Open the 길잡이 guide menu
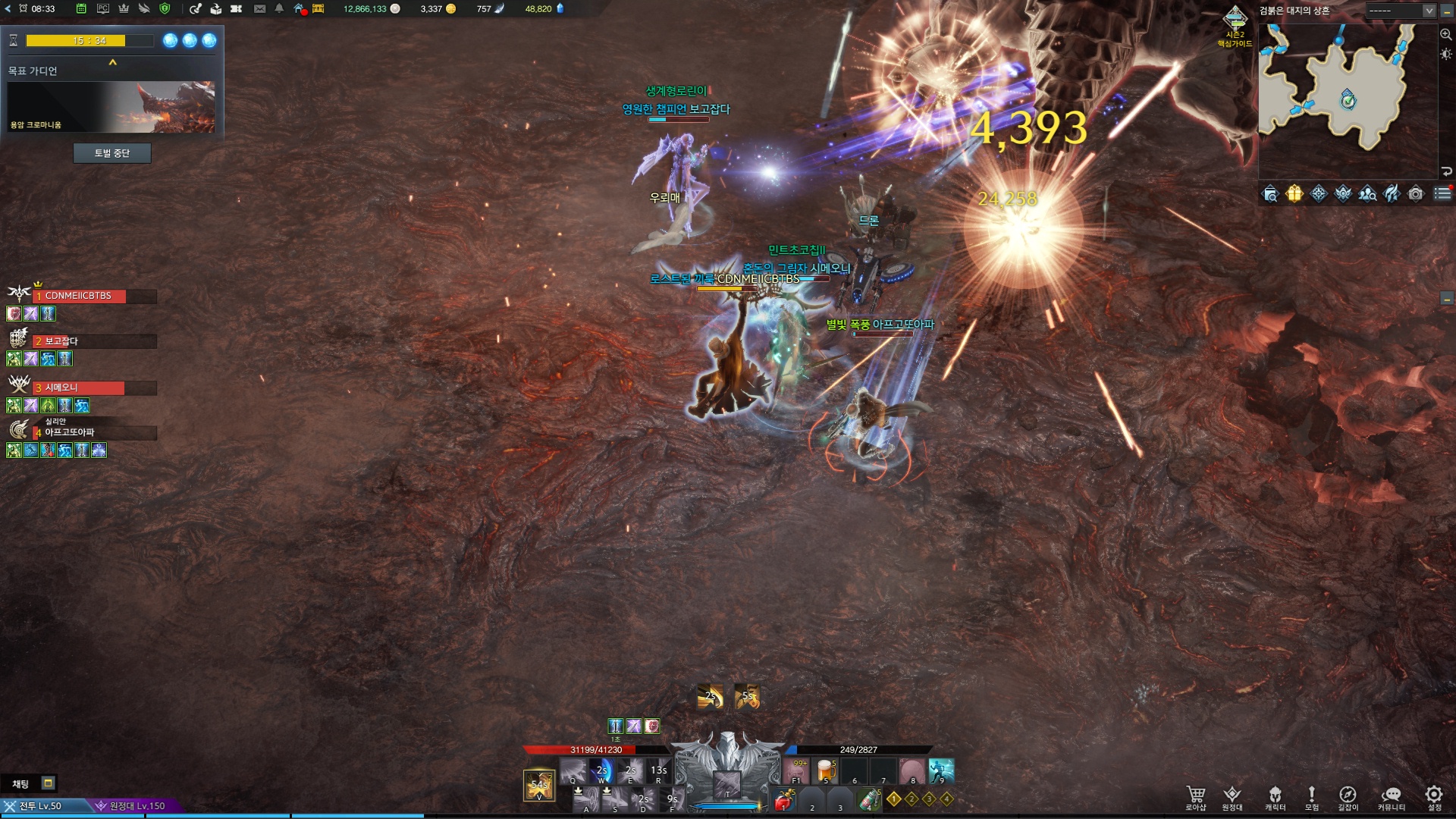Screen dimensions: 1456x819 tap(1348, 798)
